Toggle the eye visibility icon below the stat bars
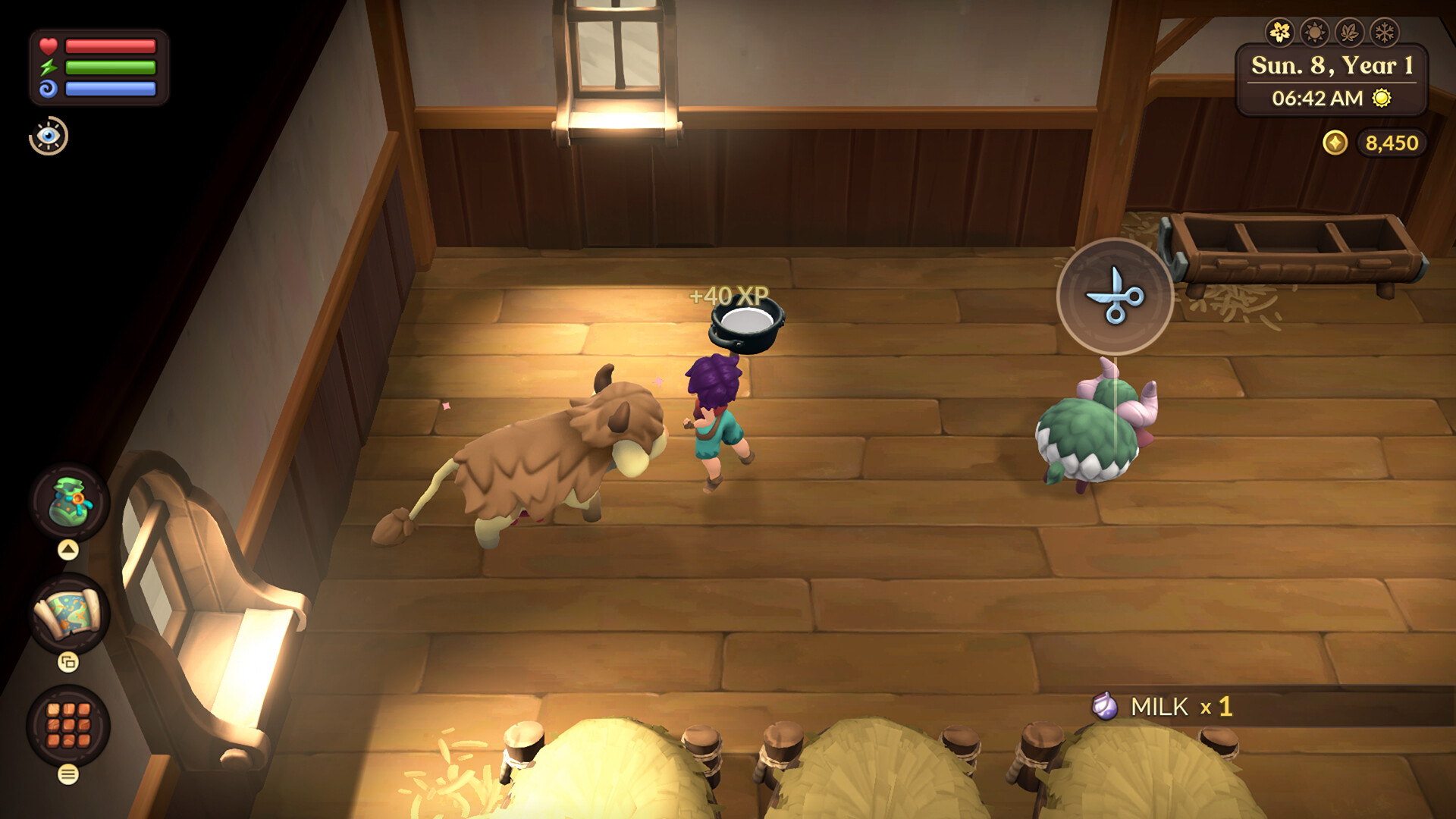This screenshot has width=1456, height=819. click(x=49, y=136)
